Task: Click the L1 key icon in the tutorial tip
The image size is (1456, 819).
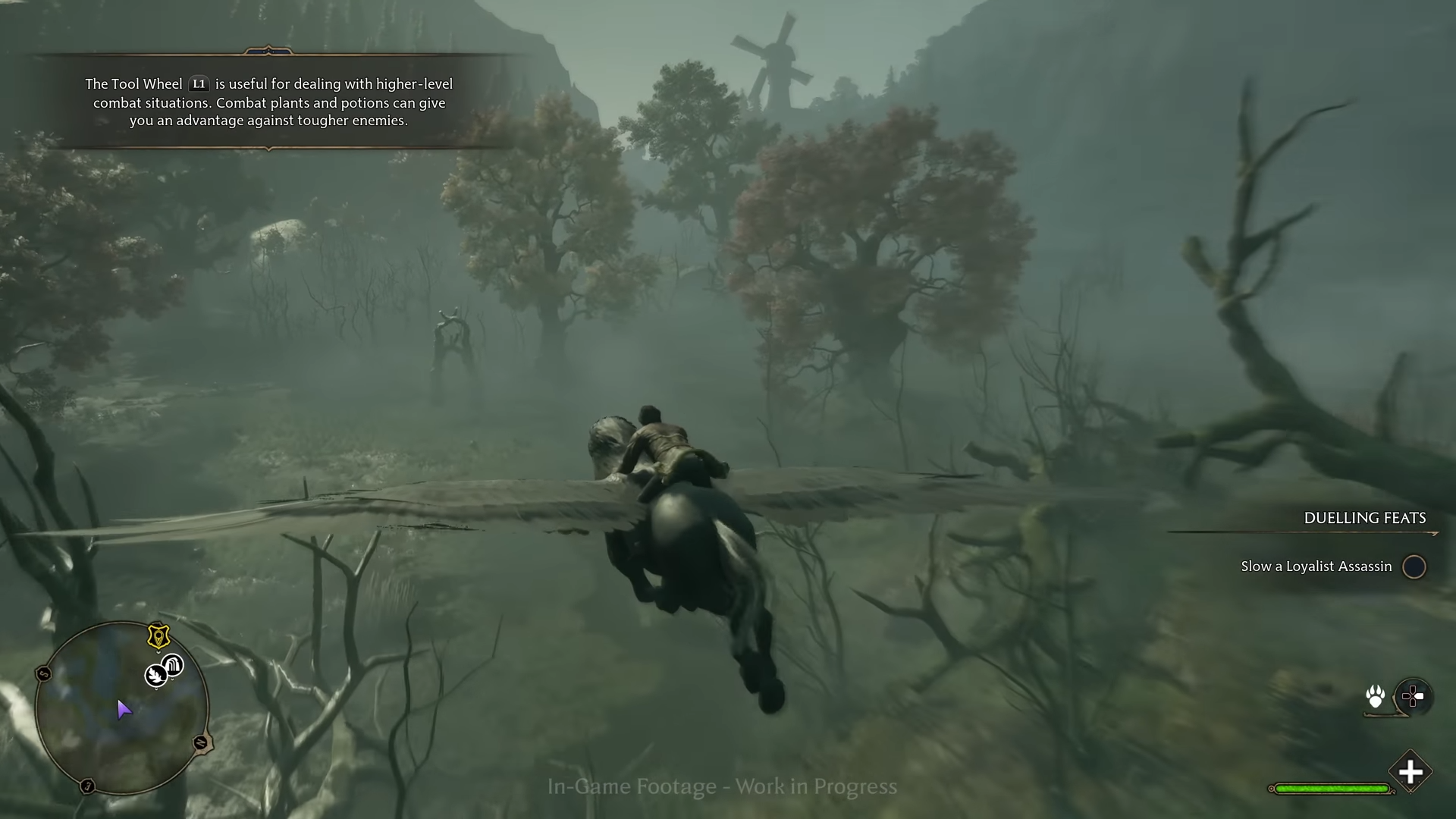Action: (199, 84)
